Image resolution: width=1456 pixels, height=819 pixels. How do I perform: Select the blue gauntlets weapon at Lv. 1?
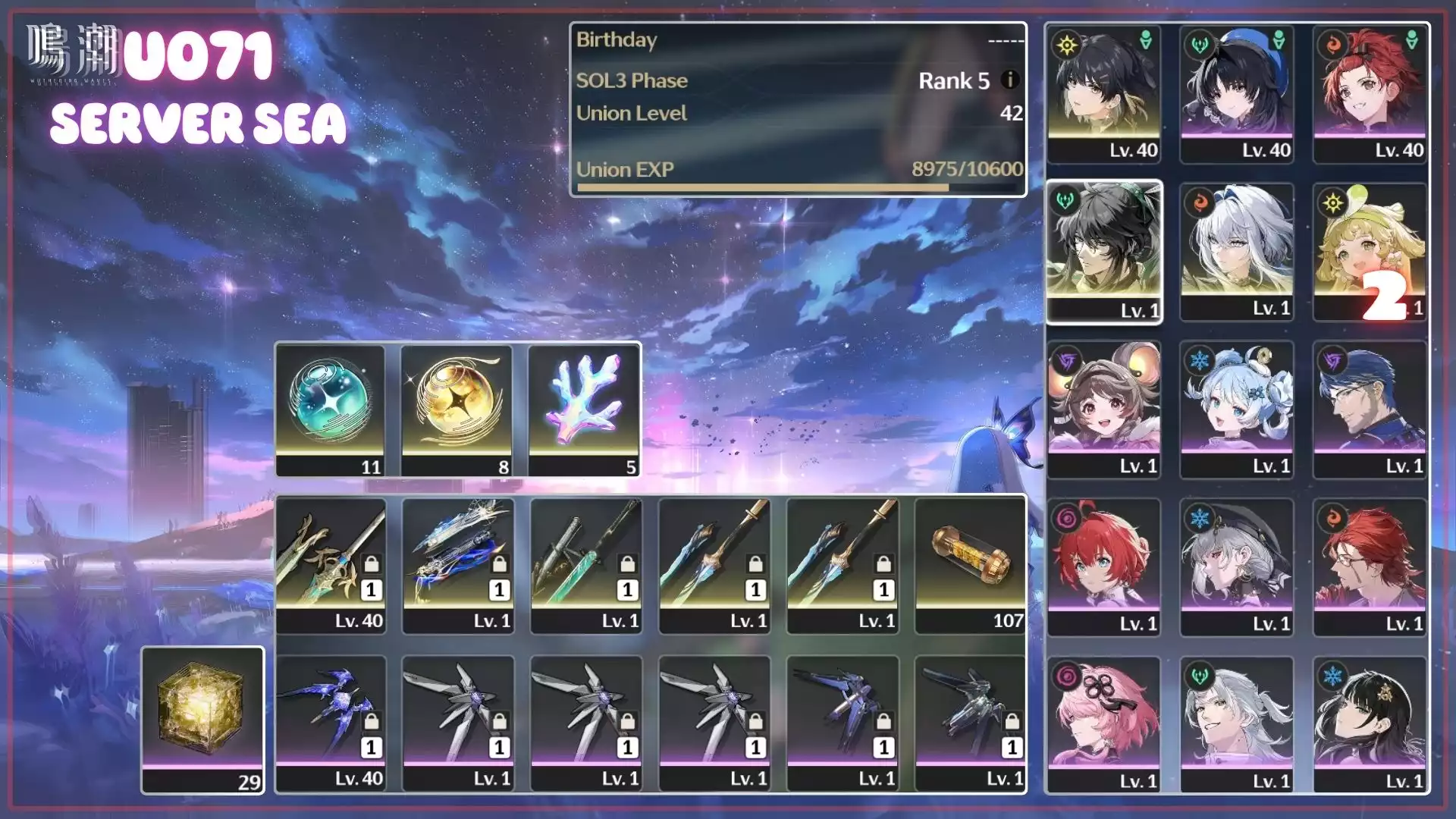[458, 565]
